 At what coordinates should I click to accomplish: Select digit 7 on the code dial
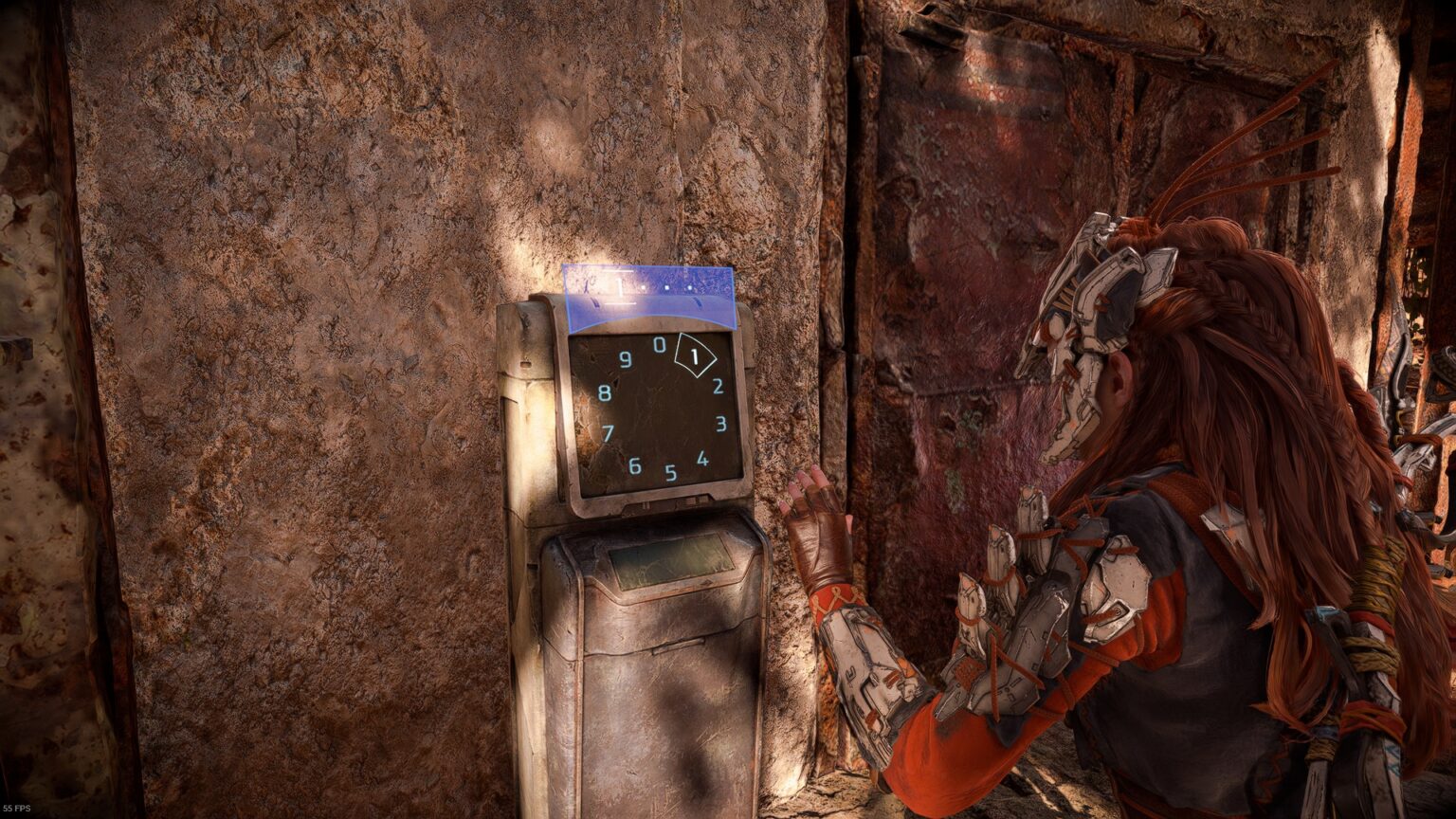click(610, 430)
